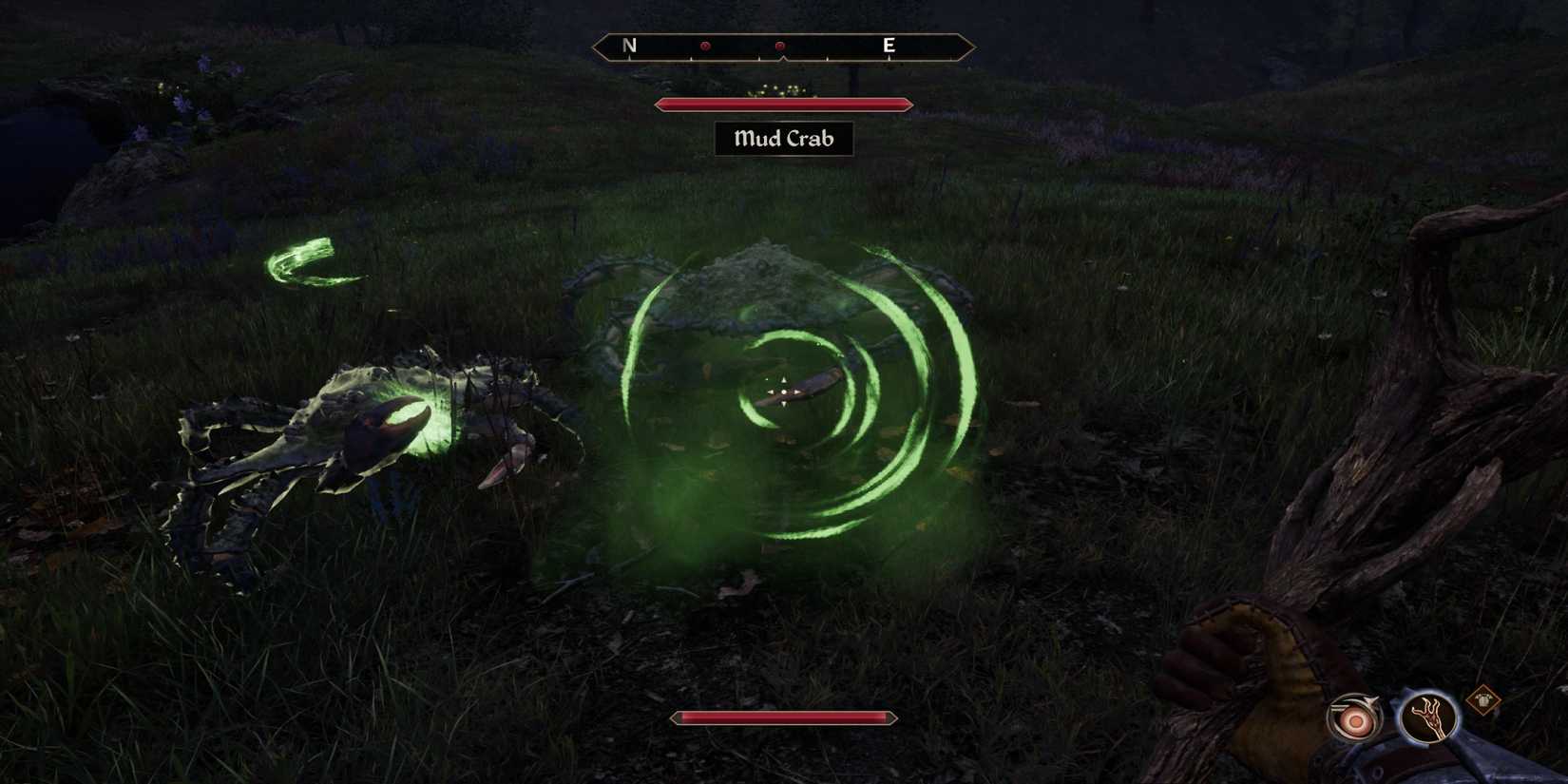The height and width of the screenshot is (784, 1568).
Task: Click the Mud Crab nameplate
Action: [x=782, y=139]
